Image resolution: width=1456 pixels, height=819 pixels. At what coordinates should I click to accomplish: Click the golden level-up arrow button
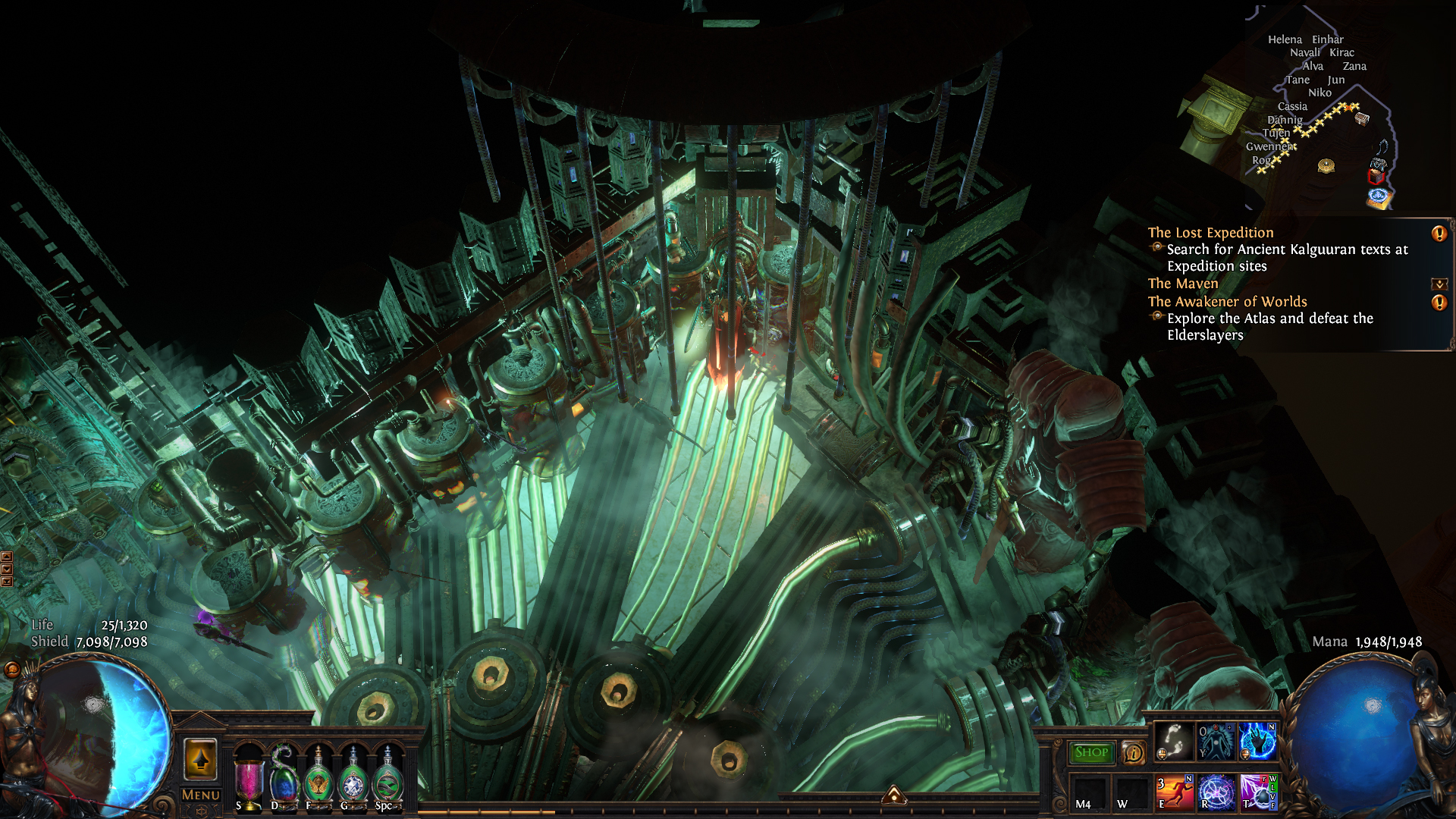[201, 759]
